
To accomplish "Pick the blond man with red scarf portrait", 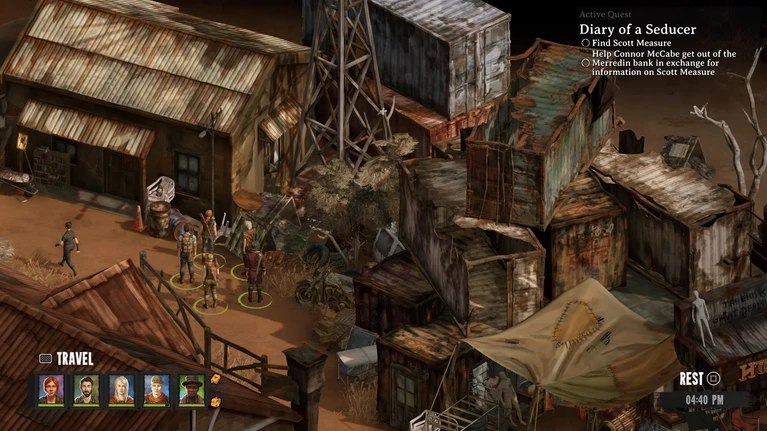I will [156, 389].
